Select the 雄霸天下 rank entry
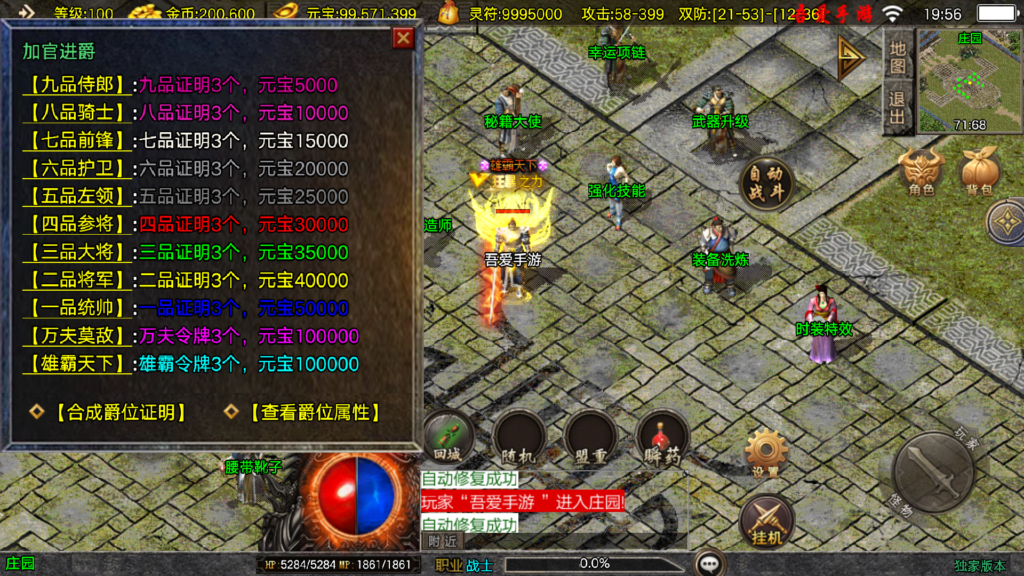This screenshot has width=1024, height=576. coord(79,364)
